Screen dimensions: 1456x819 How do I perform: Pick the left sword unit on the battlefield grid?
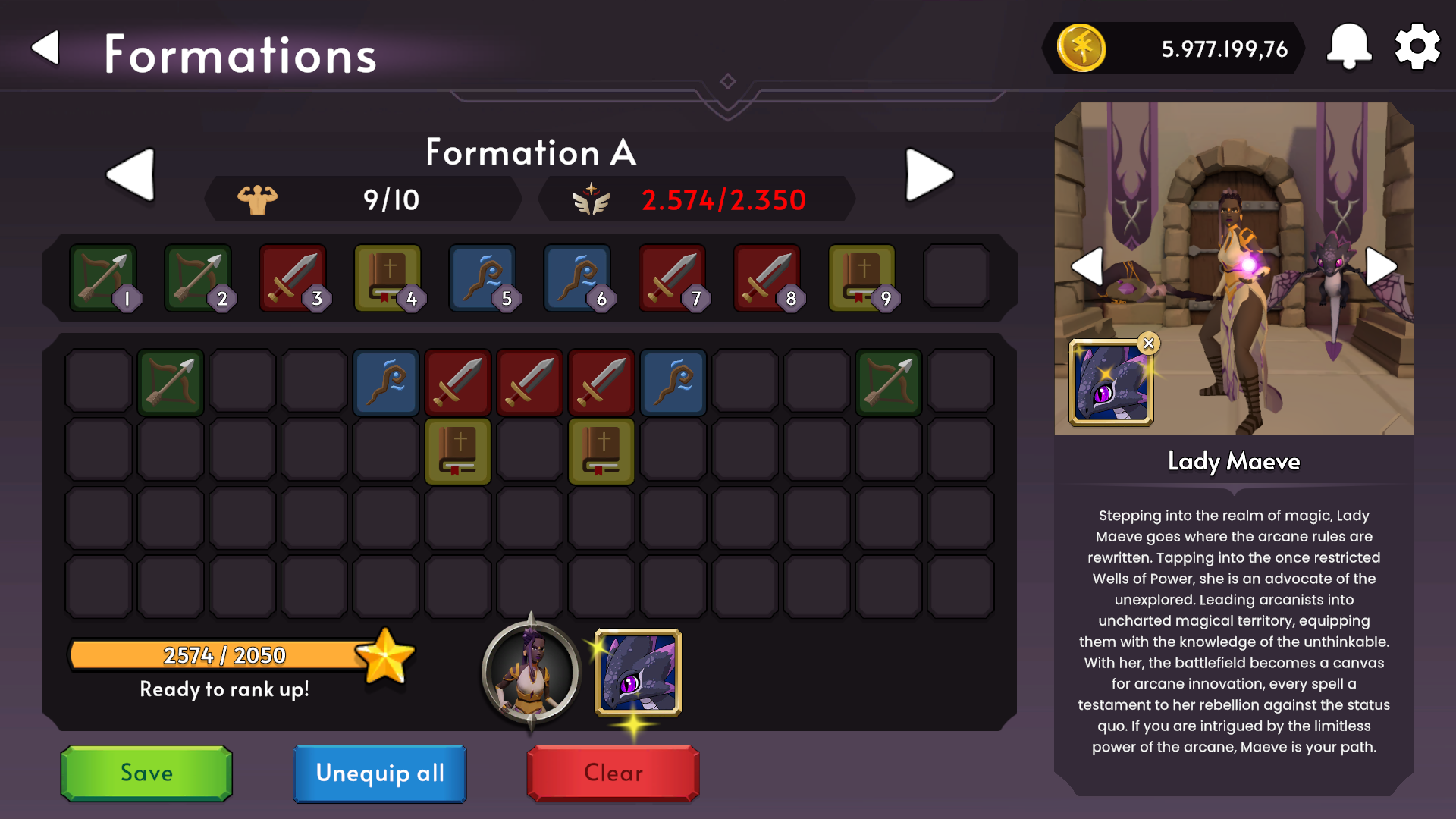pos(457,382)
